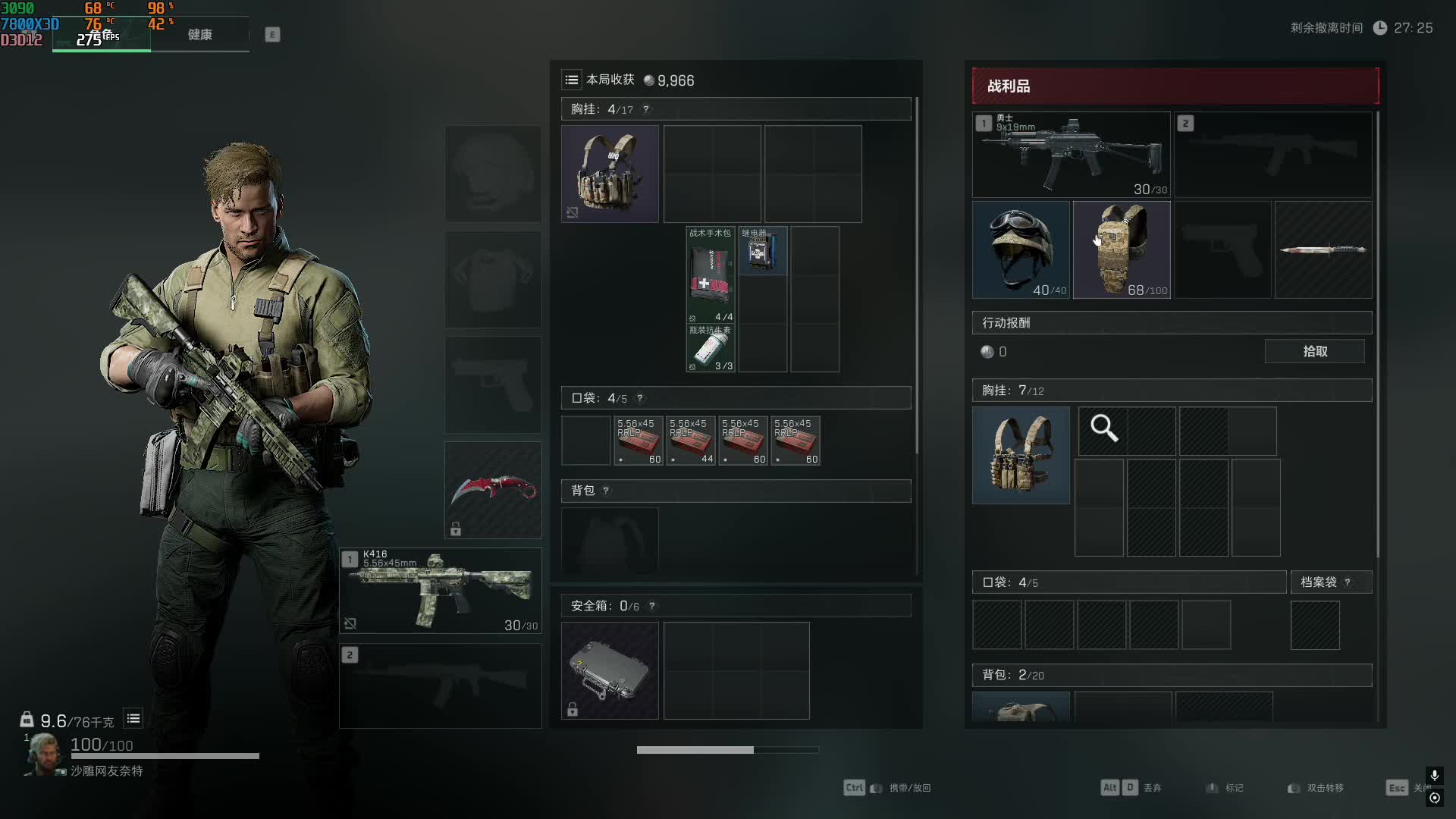Switch to the 健康 health tab
Viewport: 1456px width, 819px height.
pos(199,35)
